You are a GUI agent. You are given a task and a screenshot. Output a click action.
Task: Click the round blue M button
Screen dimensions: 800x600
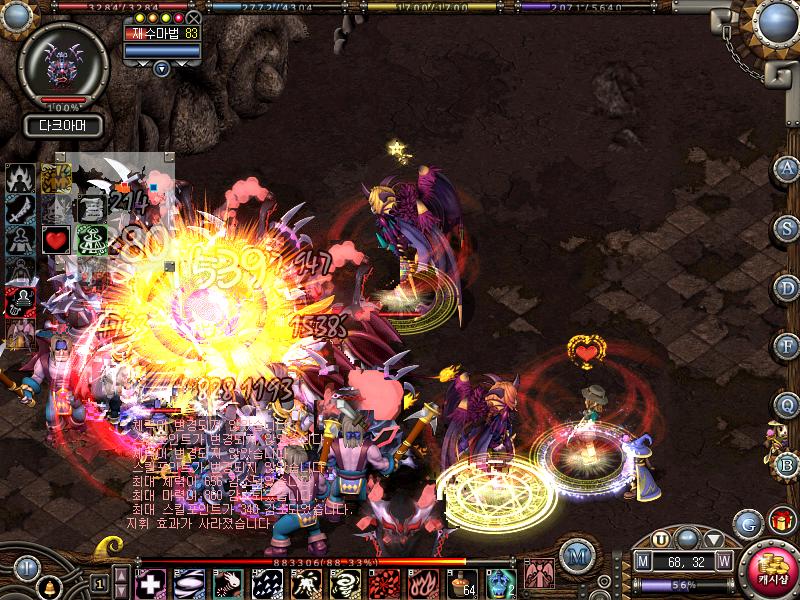[x=576, y=554]
